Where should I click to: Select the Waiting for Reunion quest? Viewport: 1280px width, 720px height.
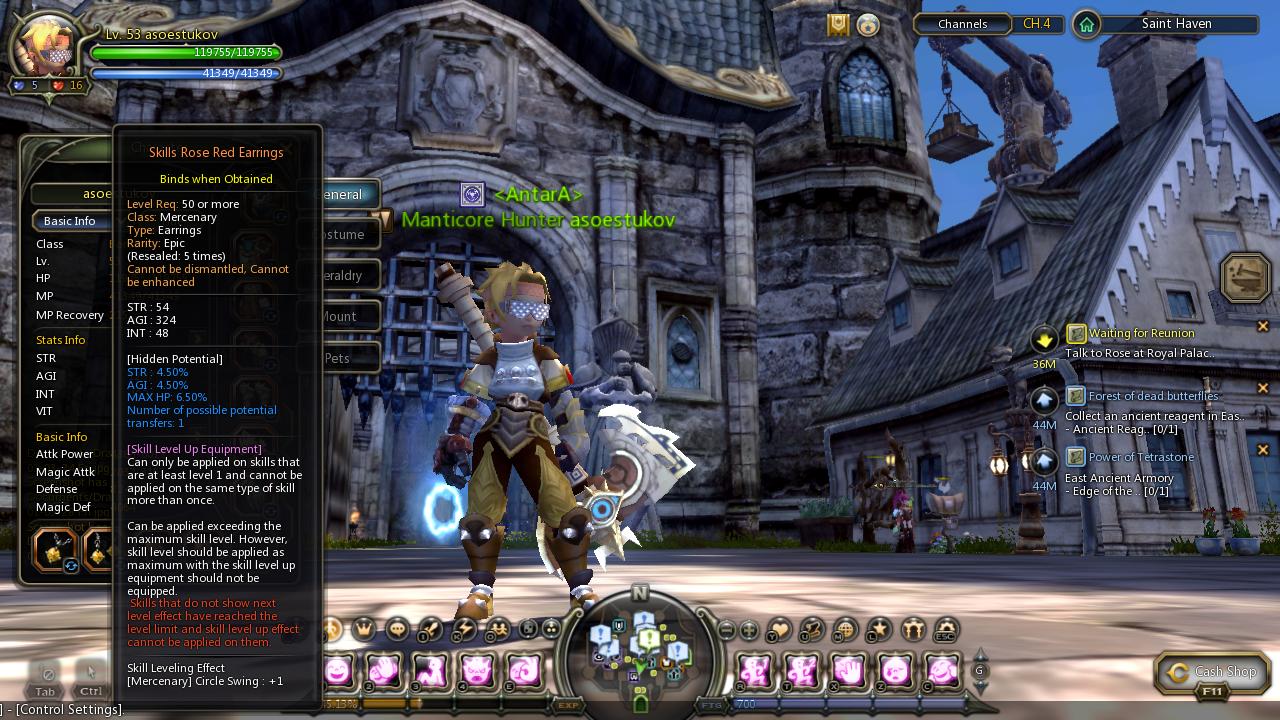pos(1140,333)
